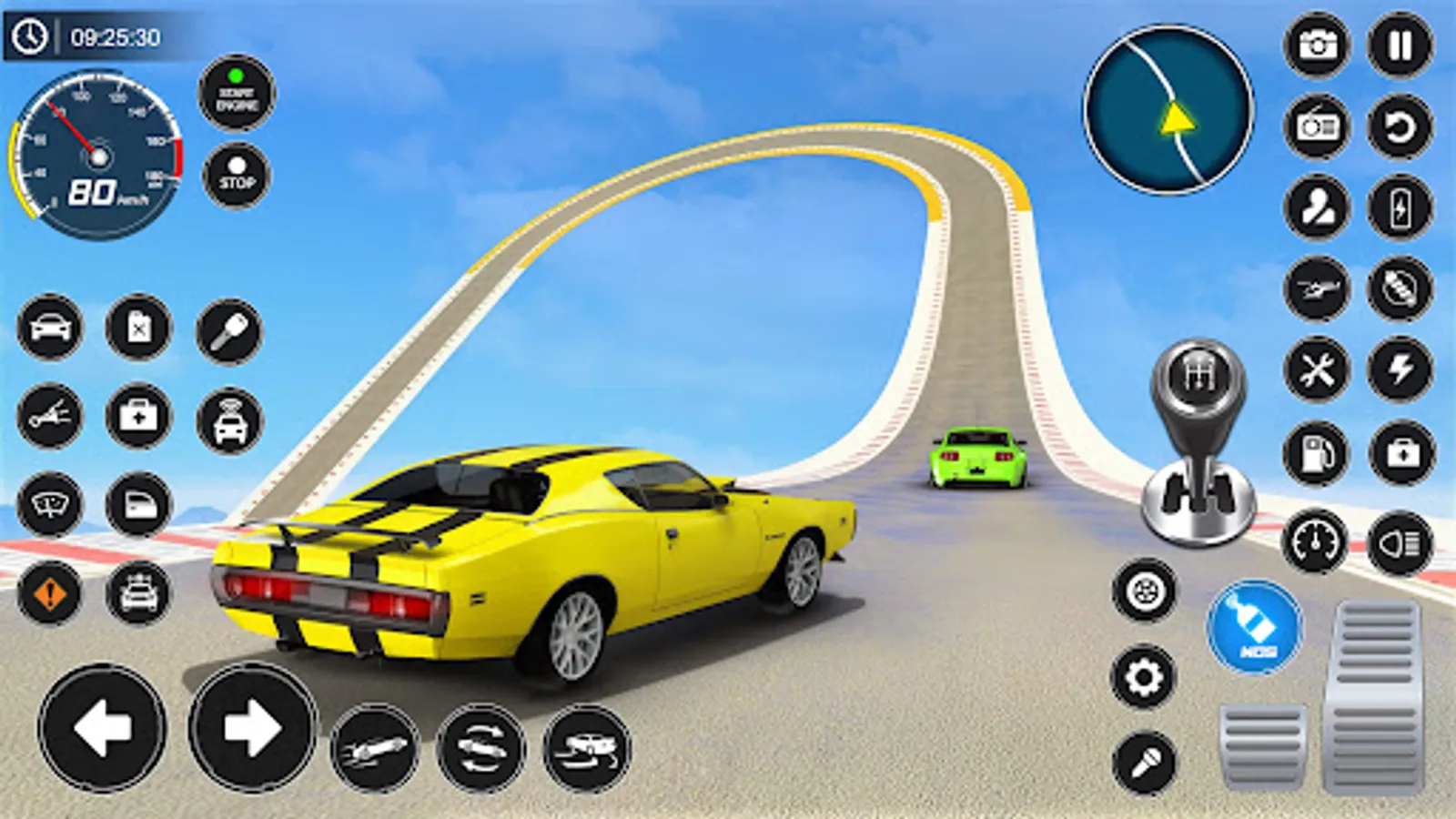Hit the Stop engine button
The height and width of the screenshot is (819, 1456).
pos(237,175)
